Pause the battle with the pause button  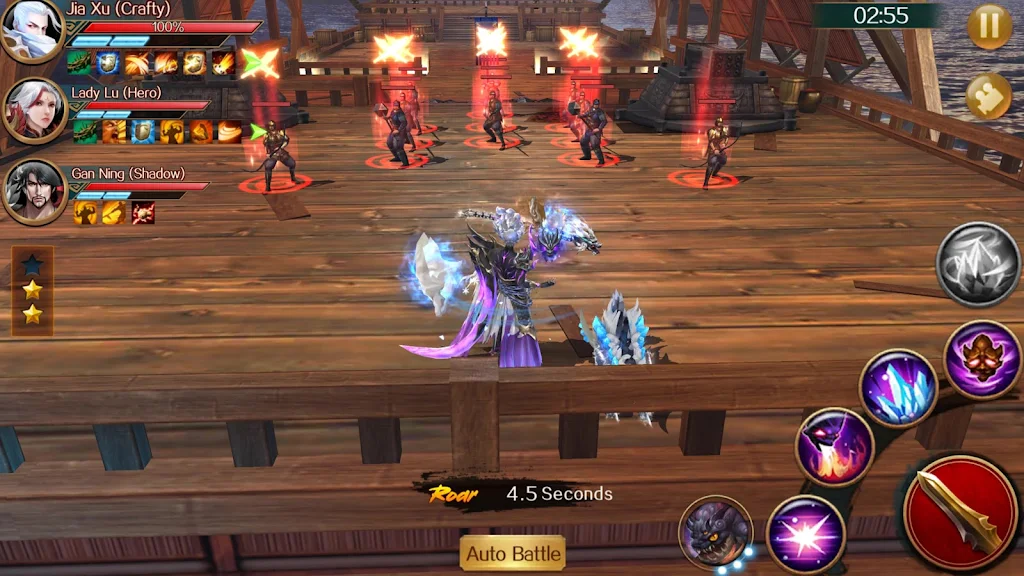[989, 27]
